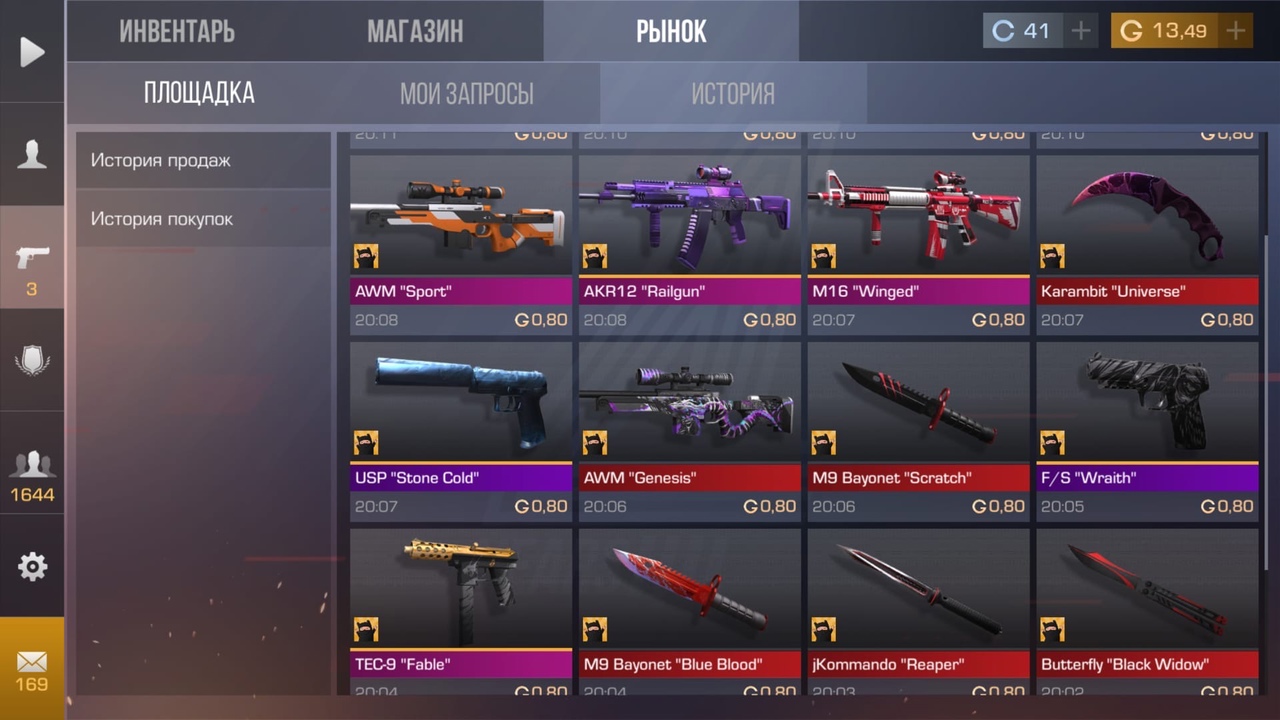Viewport: 1280px width, 720px height.
Task: Select the Рынок tab
Action: pos(671,31)
